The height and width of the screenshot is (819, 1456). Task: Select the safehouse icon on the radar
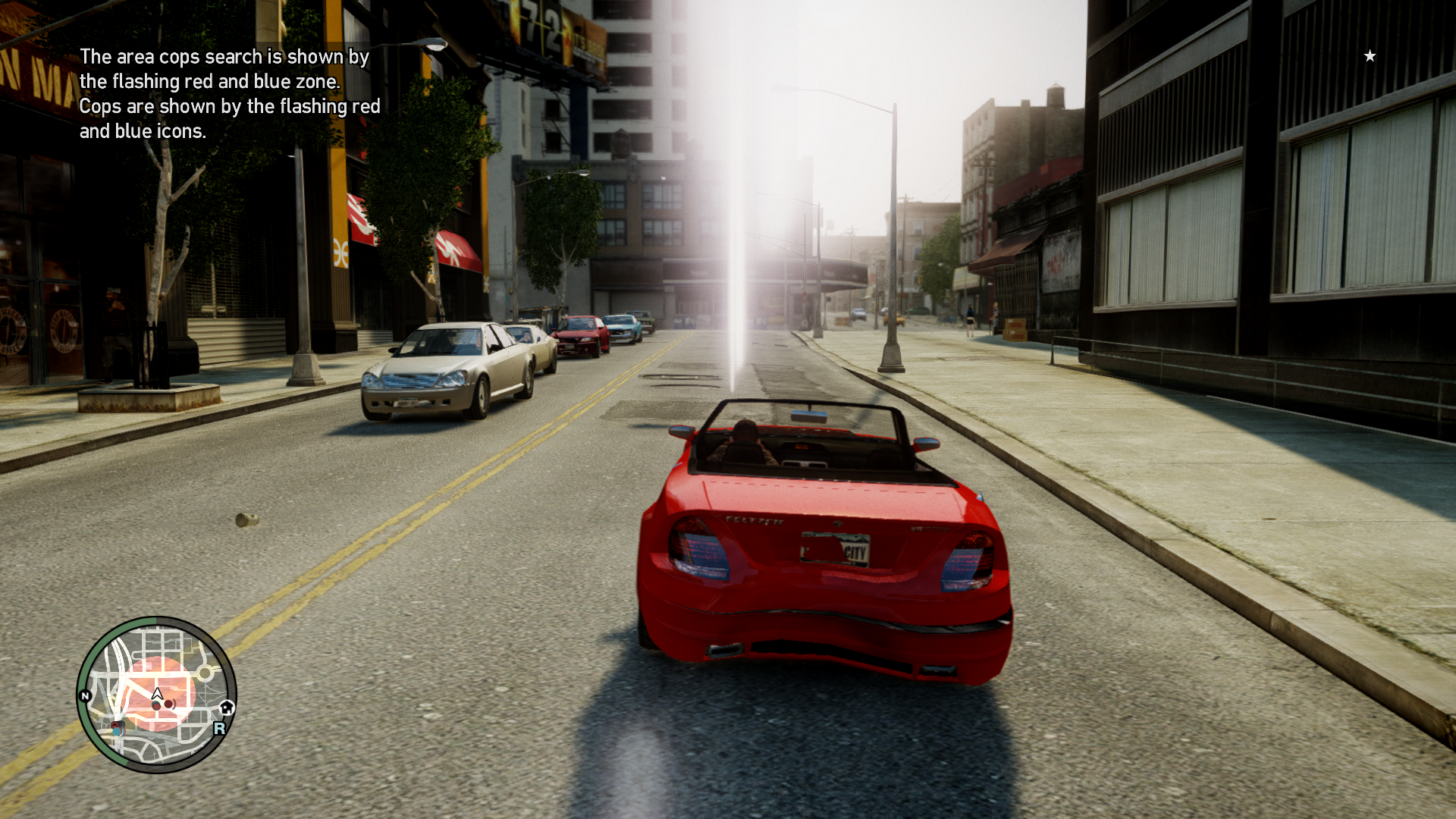tap(226, 708)
